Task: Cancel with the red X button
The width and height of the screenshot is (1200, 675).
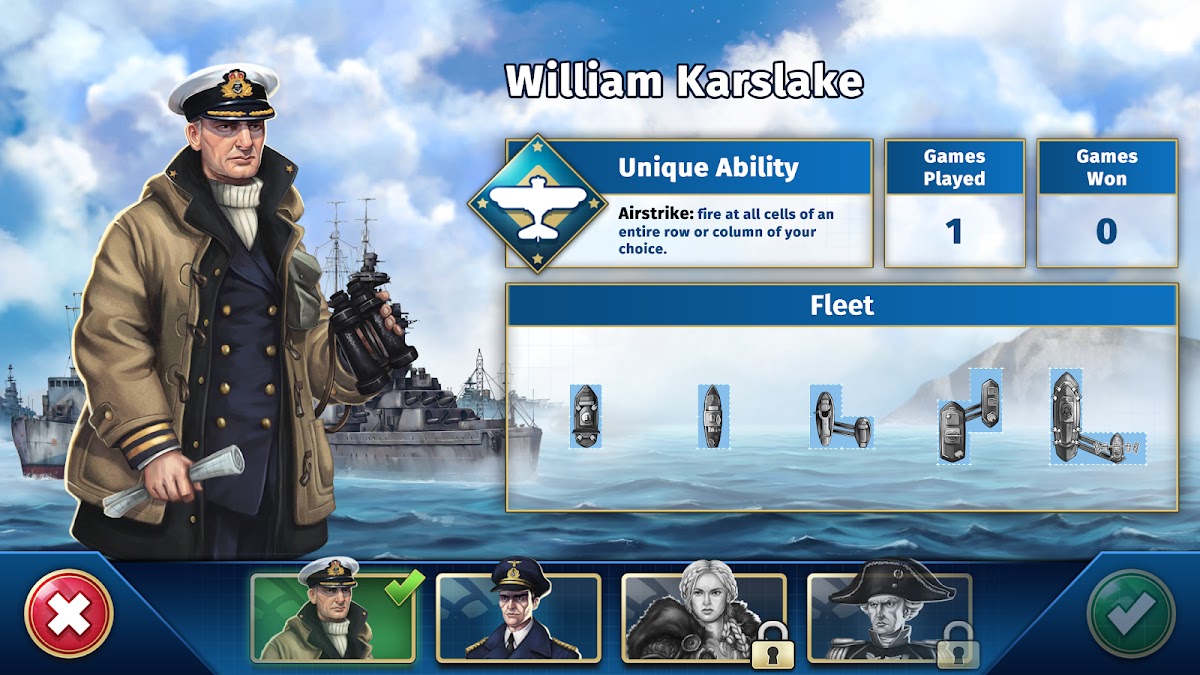Action: coord(69,613)
